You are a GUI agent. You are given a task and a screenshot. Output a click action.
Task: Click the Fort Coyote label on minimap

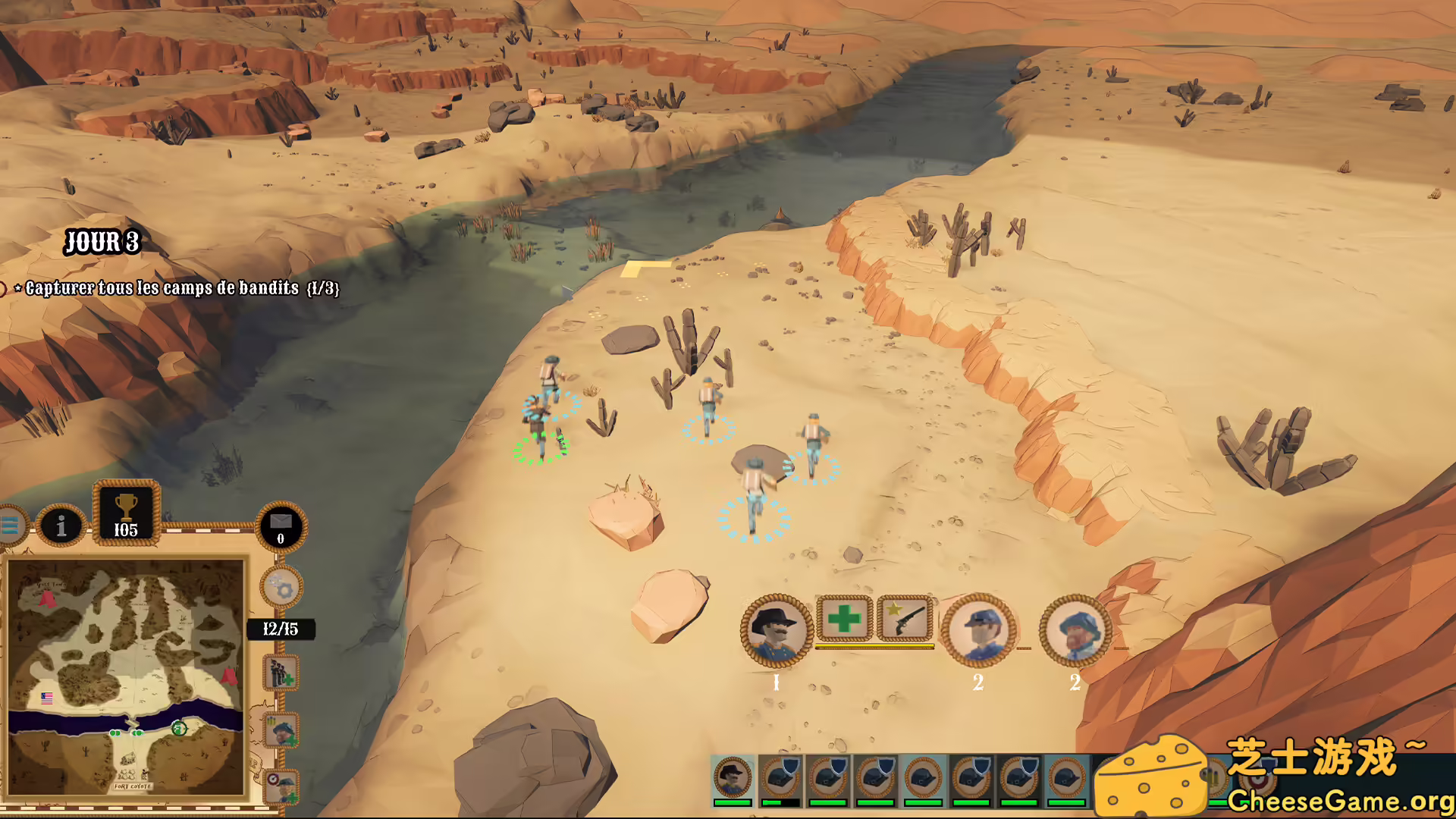(x=133, y=786)
